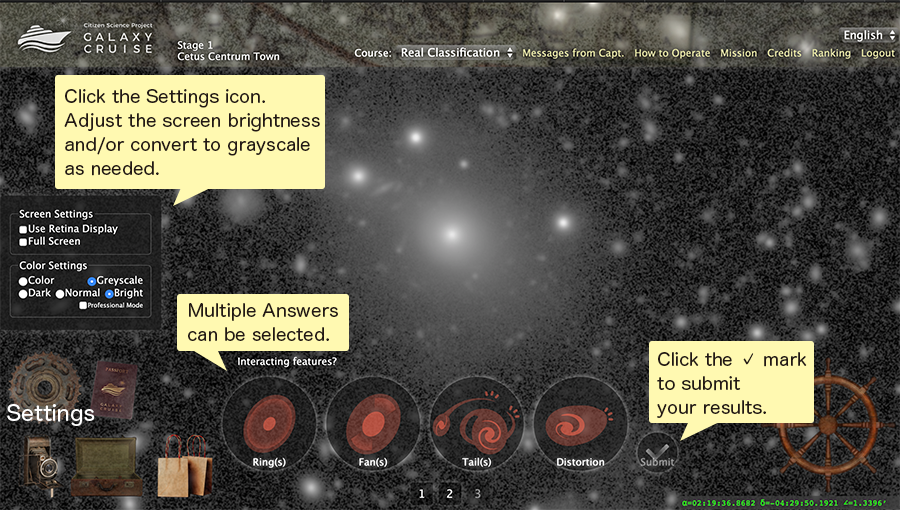
Task: View the Mission page
Action: point(738,53)
